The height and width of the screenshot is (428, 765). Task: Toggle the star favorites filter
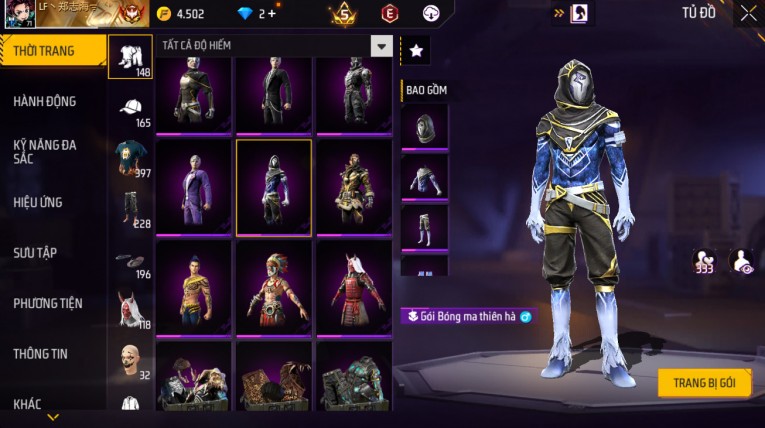click(416, 49)
